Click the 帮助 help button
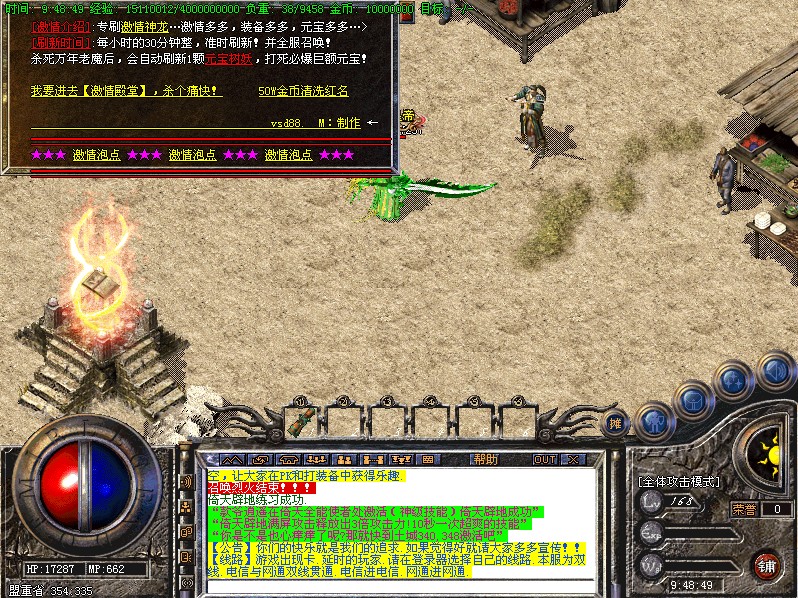This screenshot has height=598, width=798. click(485, 459)
